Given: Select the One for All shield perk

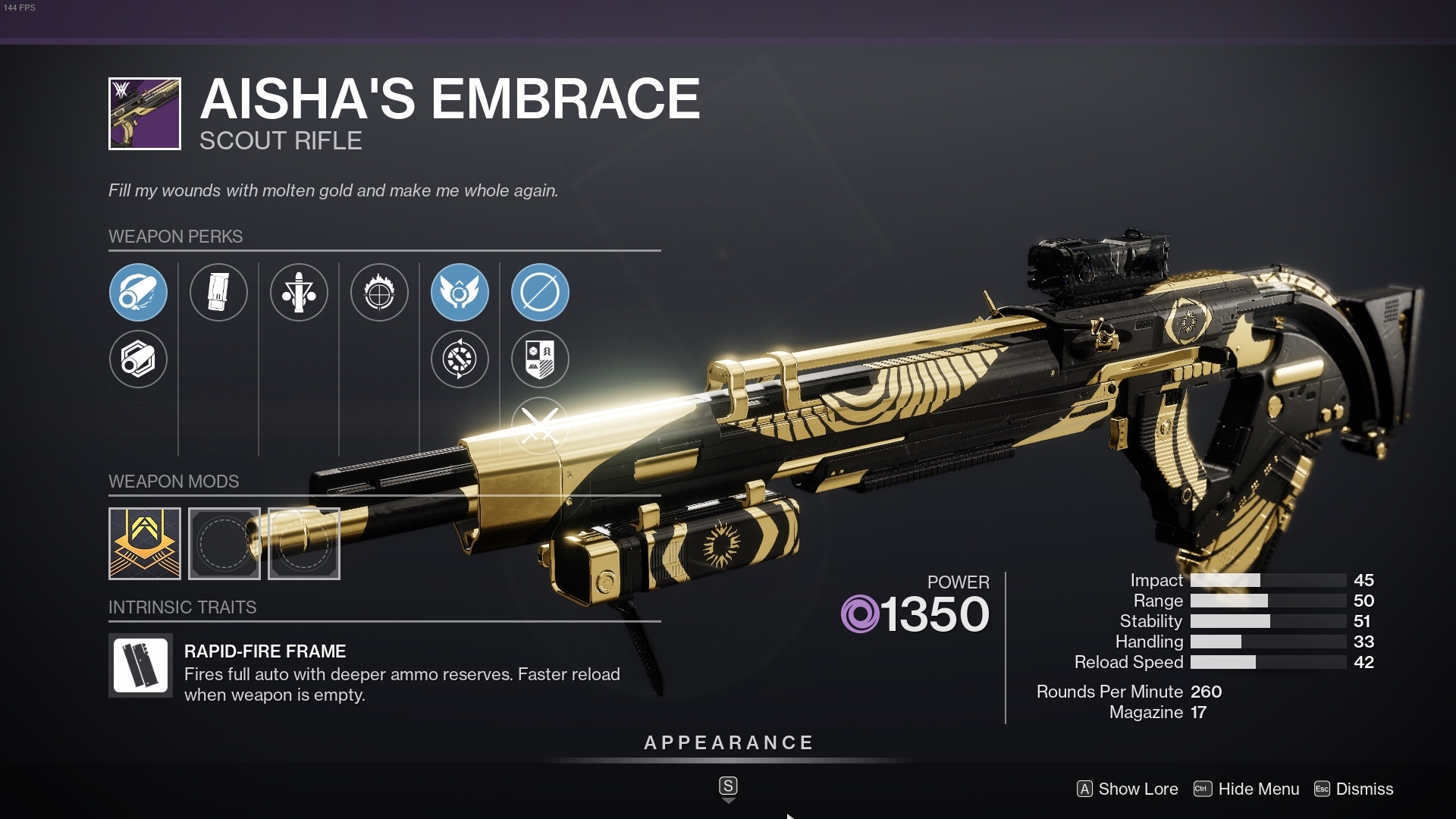Looking at the screenshot, I should [540, 359].
